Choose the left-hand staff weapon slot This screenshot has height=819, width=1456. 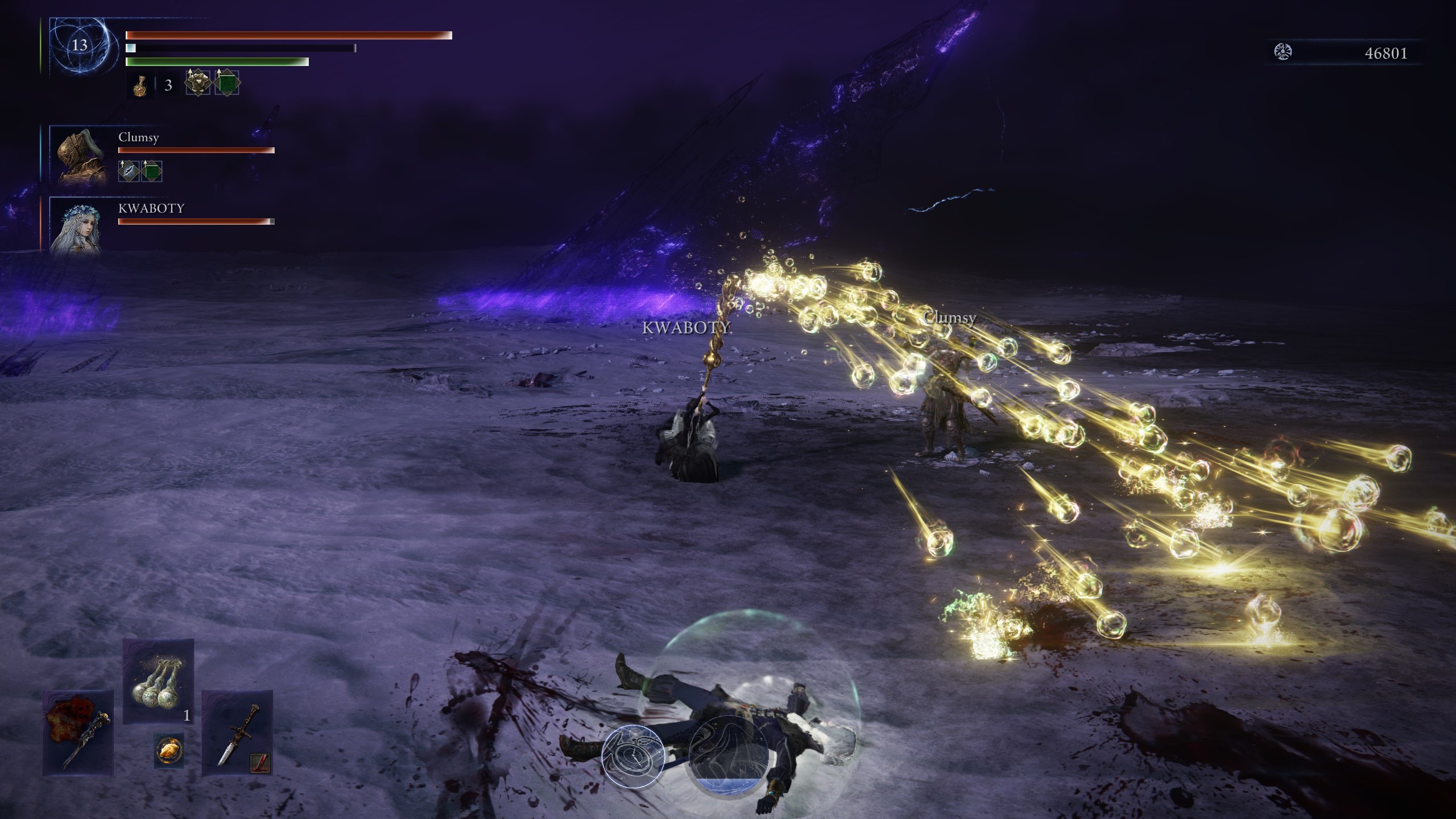78,733
